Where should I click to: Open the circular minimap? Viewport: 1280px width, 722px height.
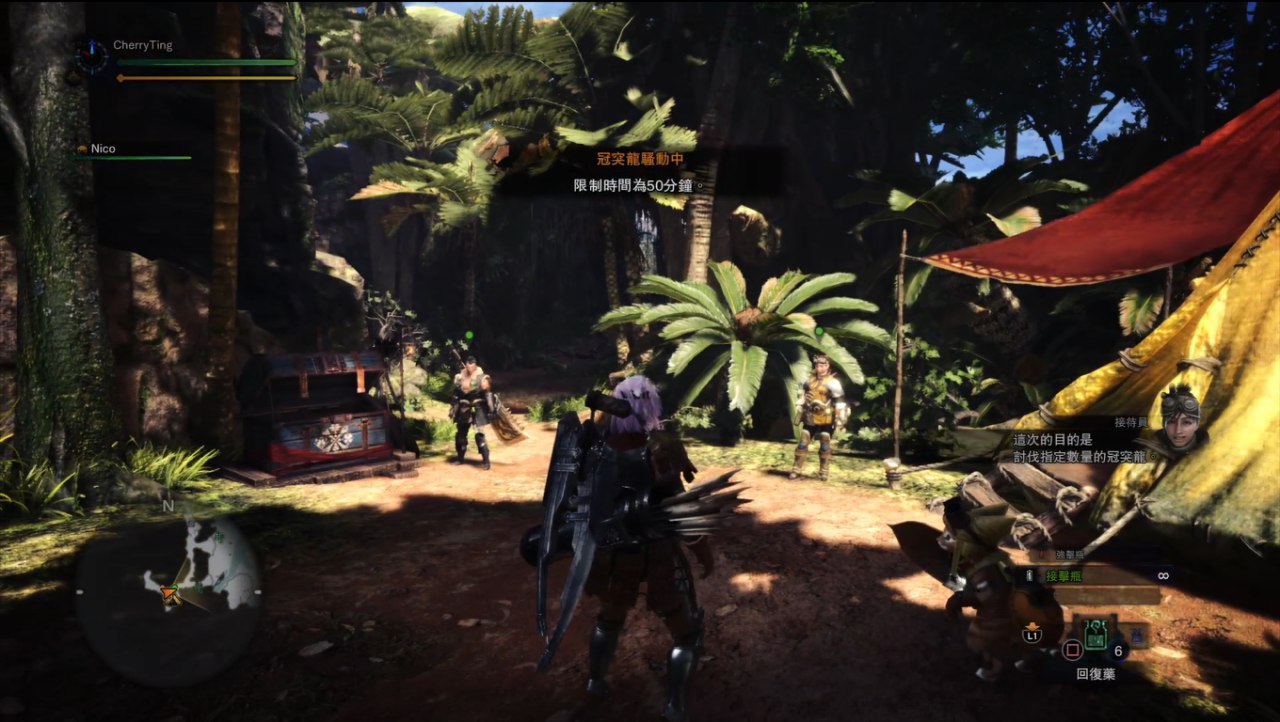tap(168, 591)
